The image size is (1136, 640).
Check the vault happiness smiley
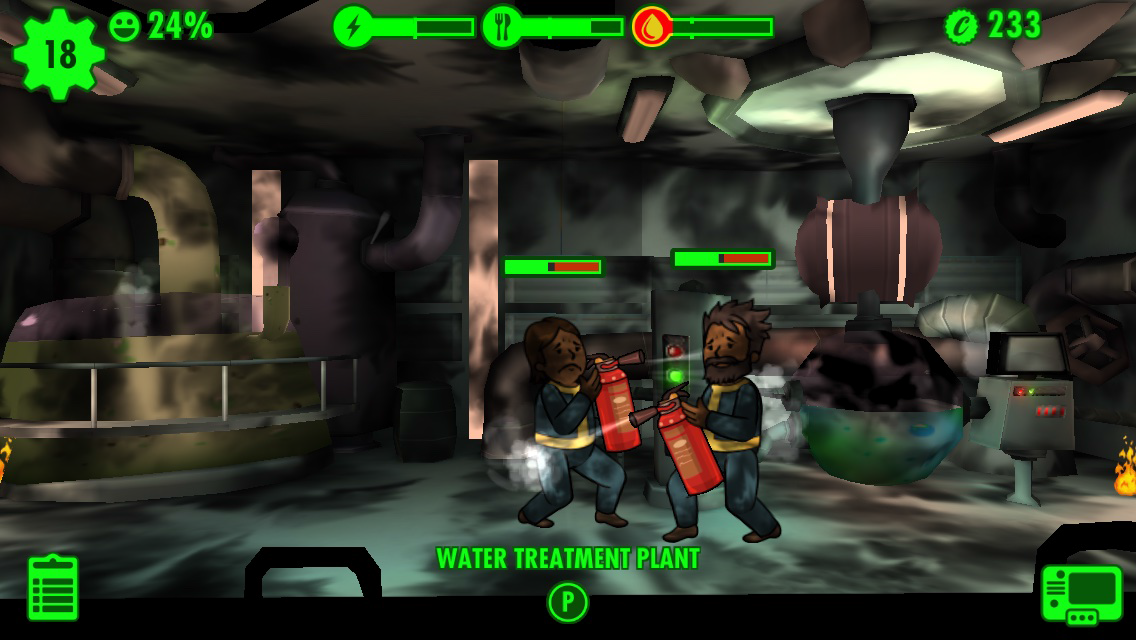[125, 26]
